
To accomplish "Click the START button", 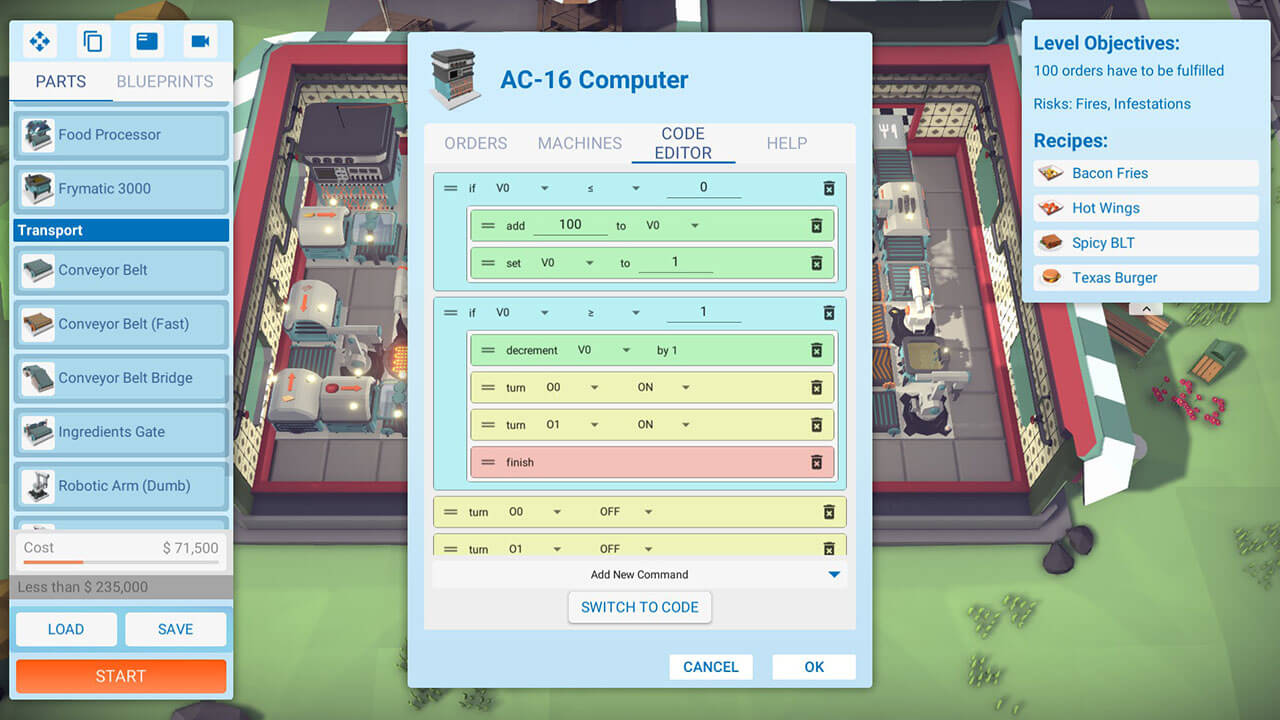I will tap(120, 676).
